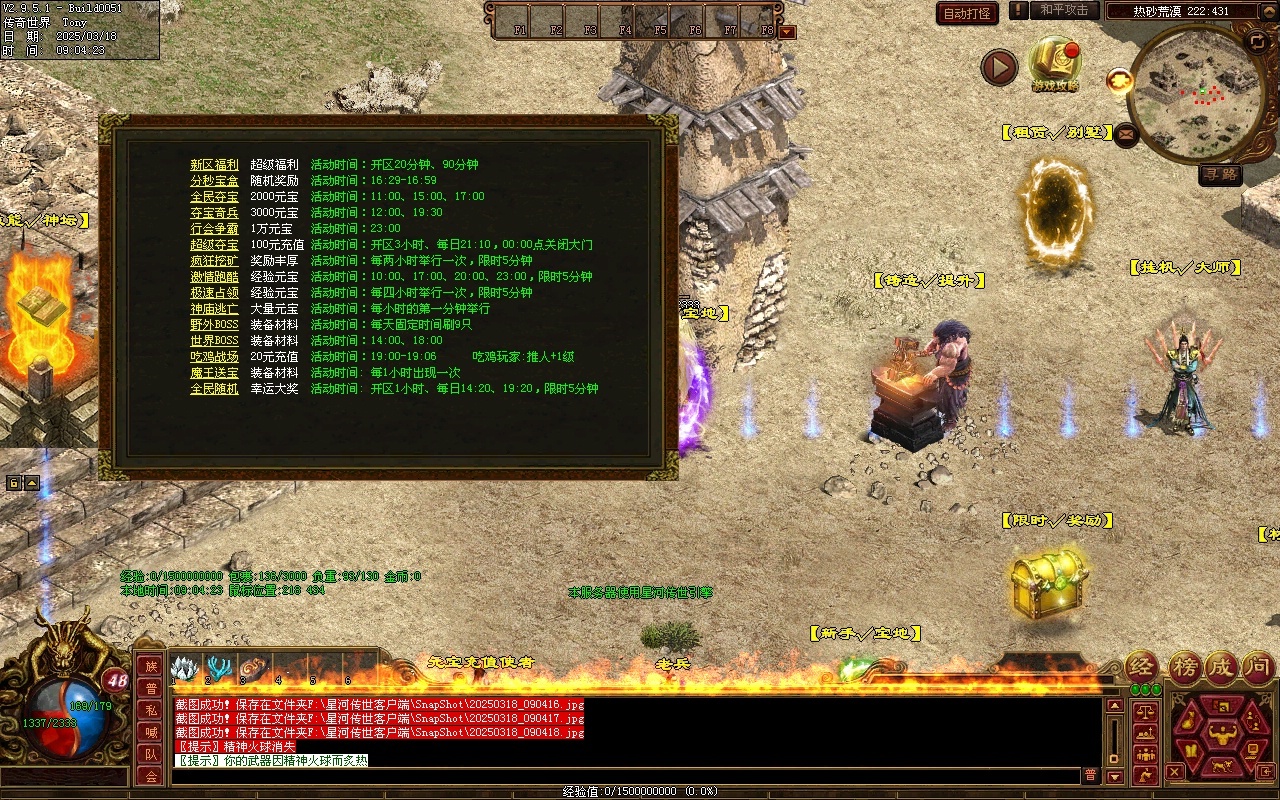This screenshot has width=1280, height=800.
Task: Switch to the 喊 shout channel
Action: point(150,732)
